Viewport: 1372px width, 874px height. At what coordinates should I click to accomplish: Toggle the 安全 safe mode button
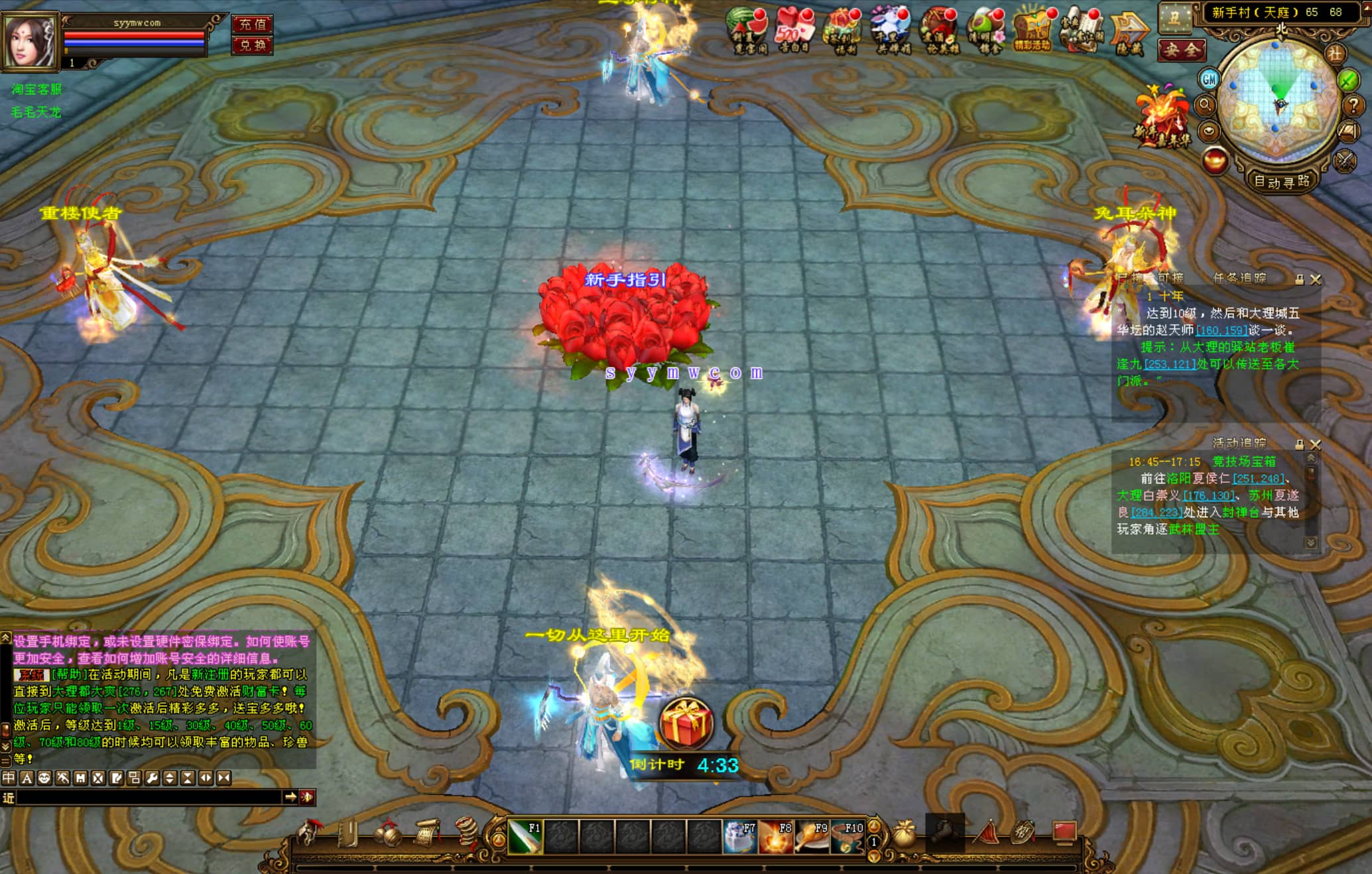pyautogui.click(x=1182, y=50)
